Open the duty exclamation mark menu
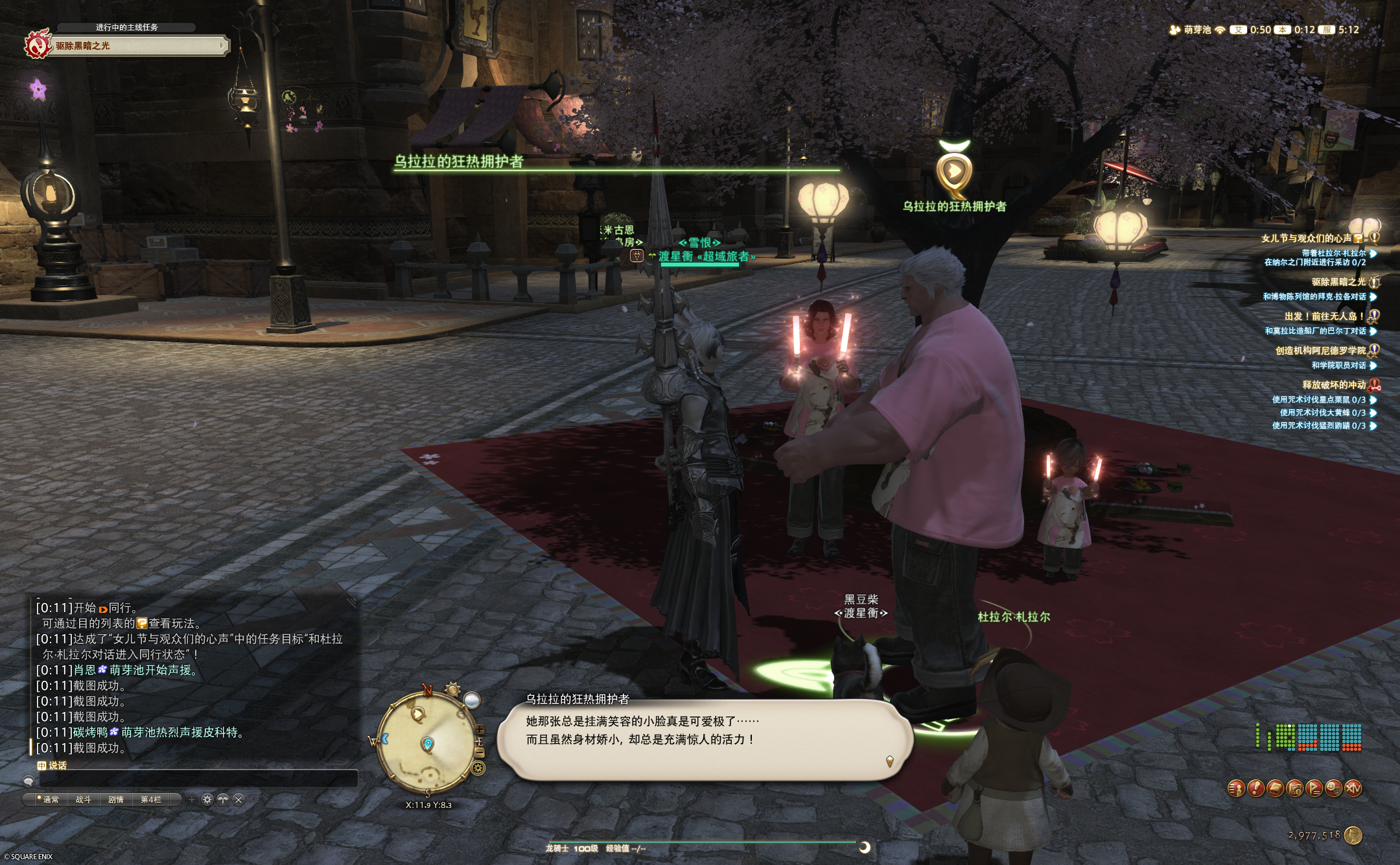 [1255, 788]
